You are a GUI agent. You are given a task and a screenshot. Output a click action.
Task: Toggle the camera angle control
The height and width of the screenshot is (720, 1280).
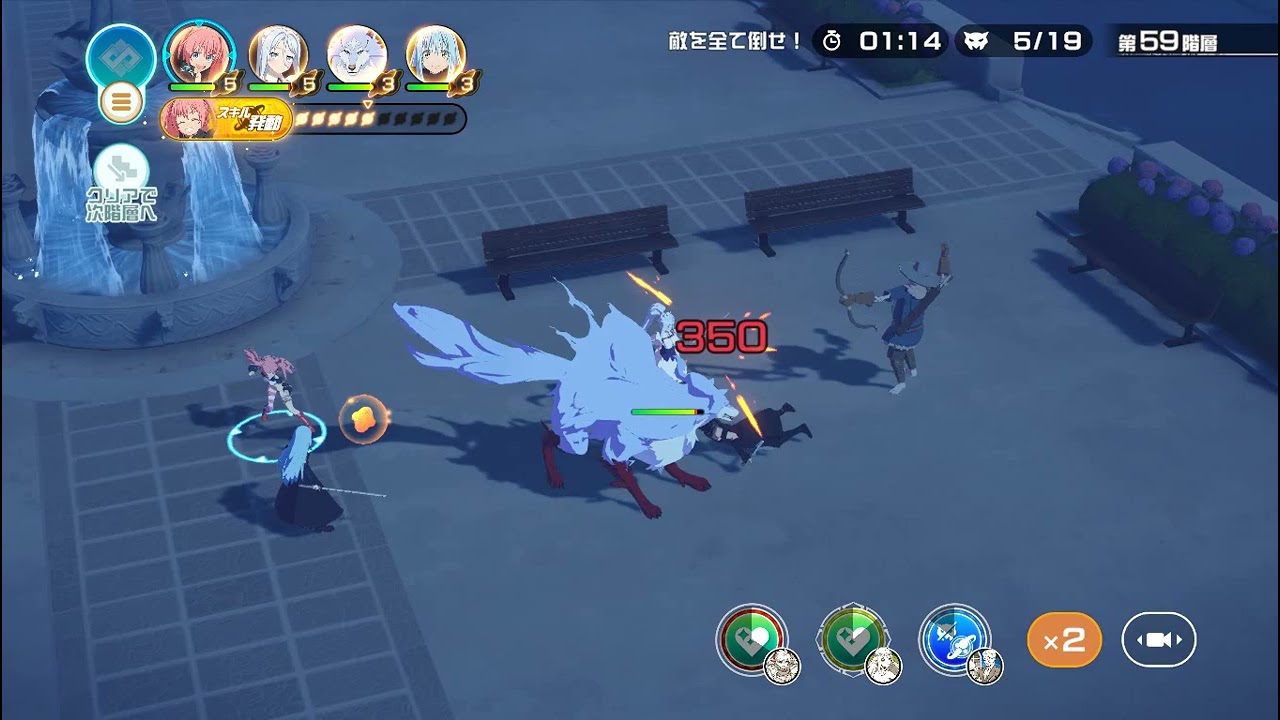[1158, 639]
